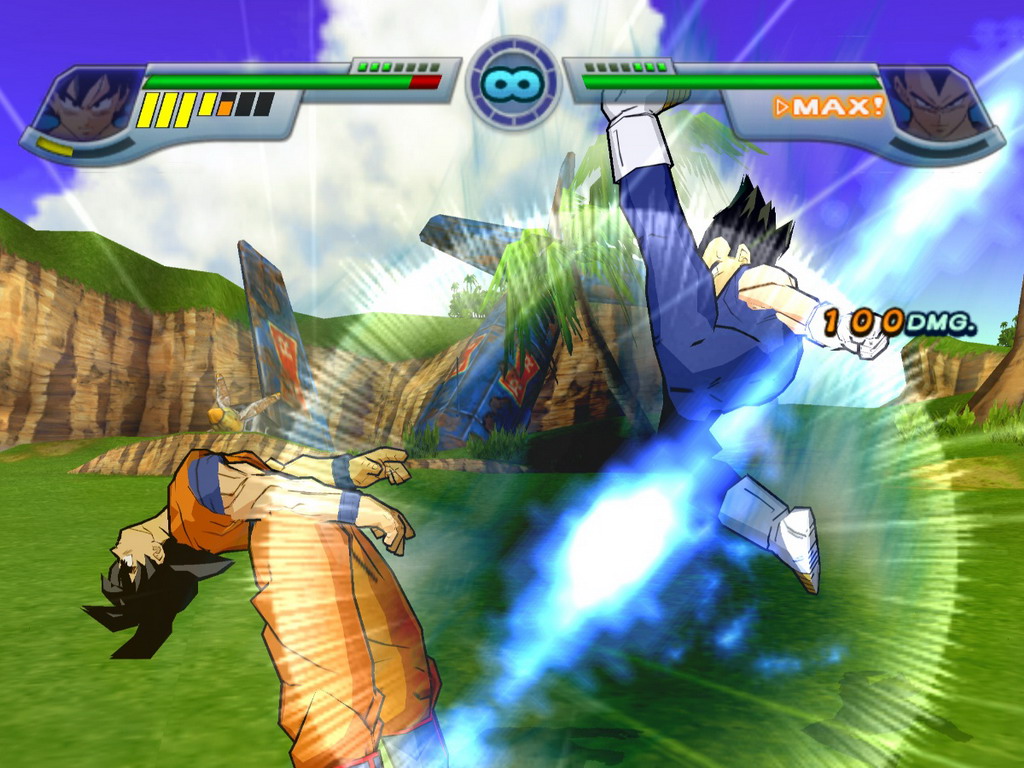Click Goku's portrait on the left HUD

[88, 103]
